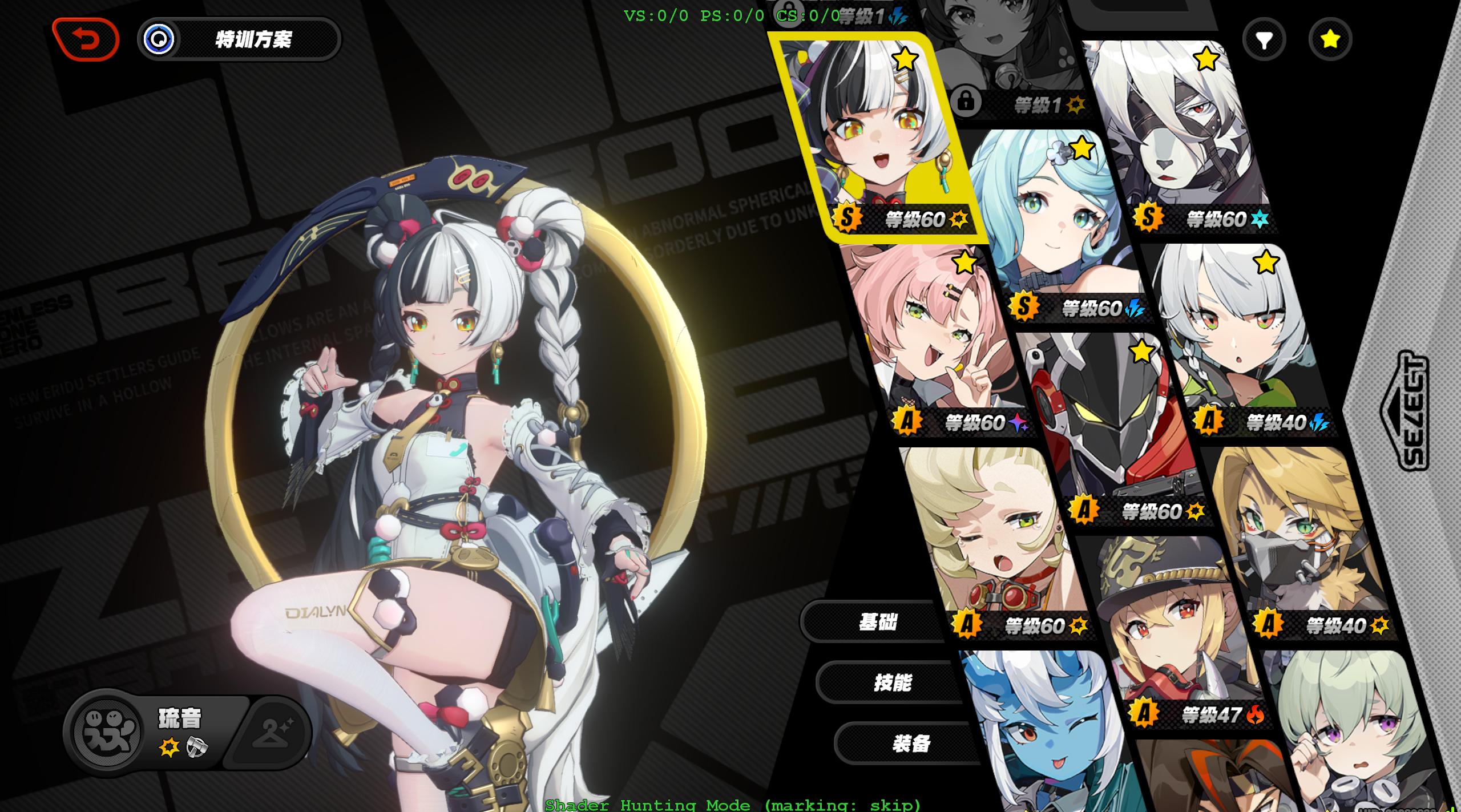Toggle the favorite star on the pink-haired character
This screenshot has height=812, width=1461.
[x=964, y=264]
